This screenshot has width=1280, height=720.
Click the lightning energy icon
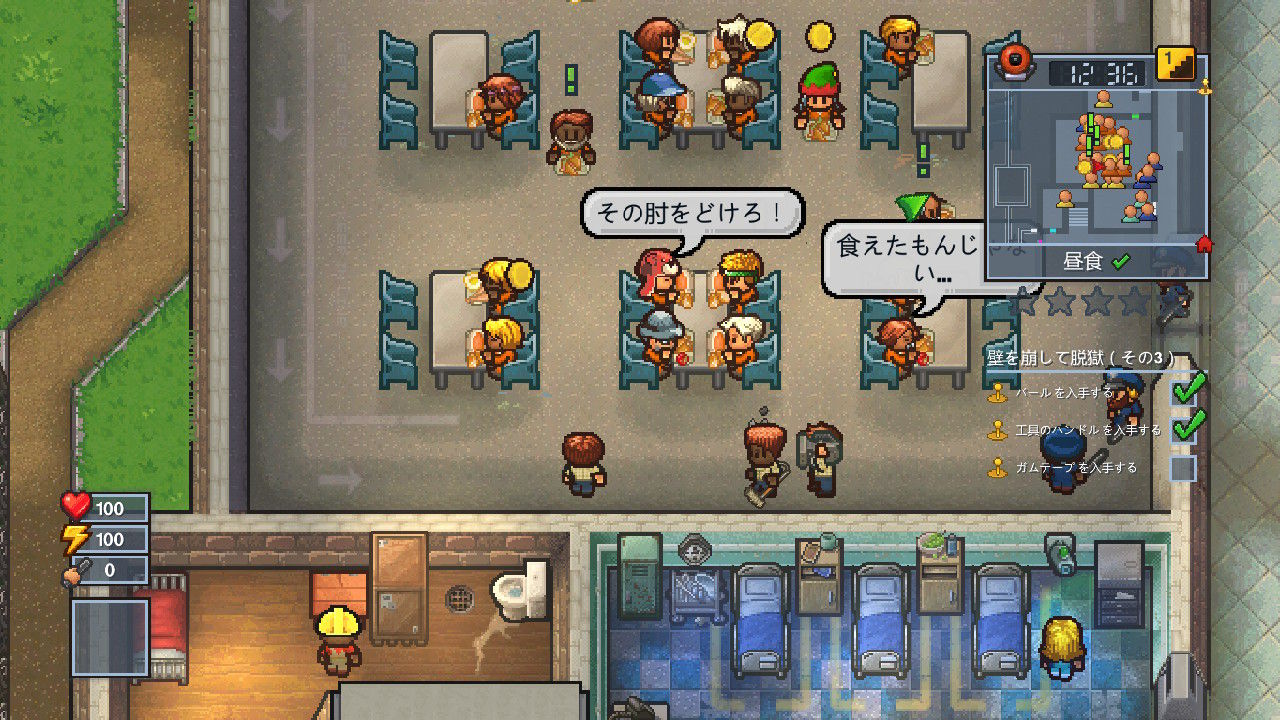tap(74, 539)
